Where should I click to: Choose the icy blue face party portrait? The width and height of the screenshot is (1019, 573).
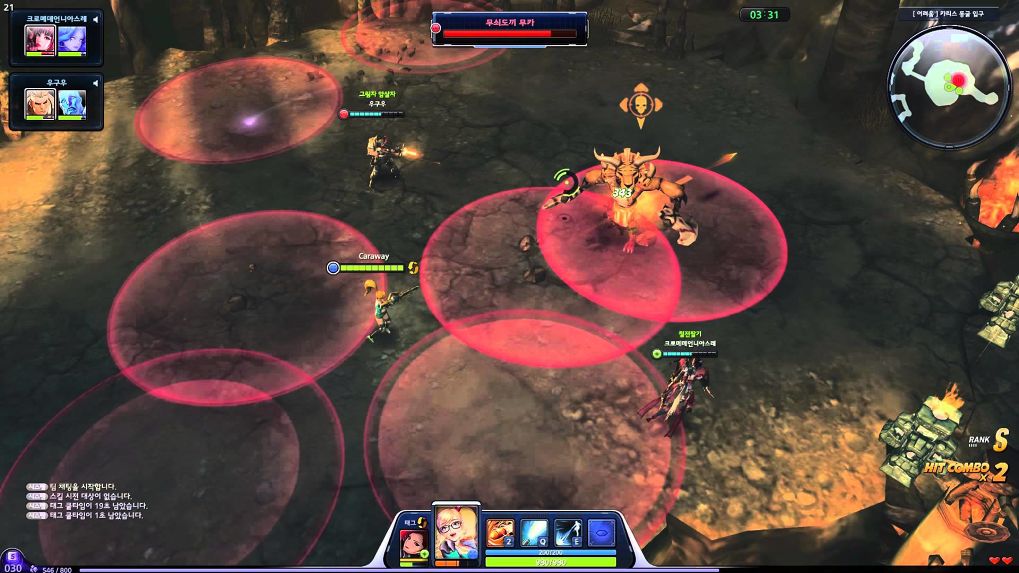coord(71,103)
